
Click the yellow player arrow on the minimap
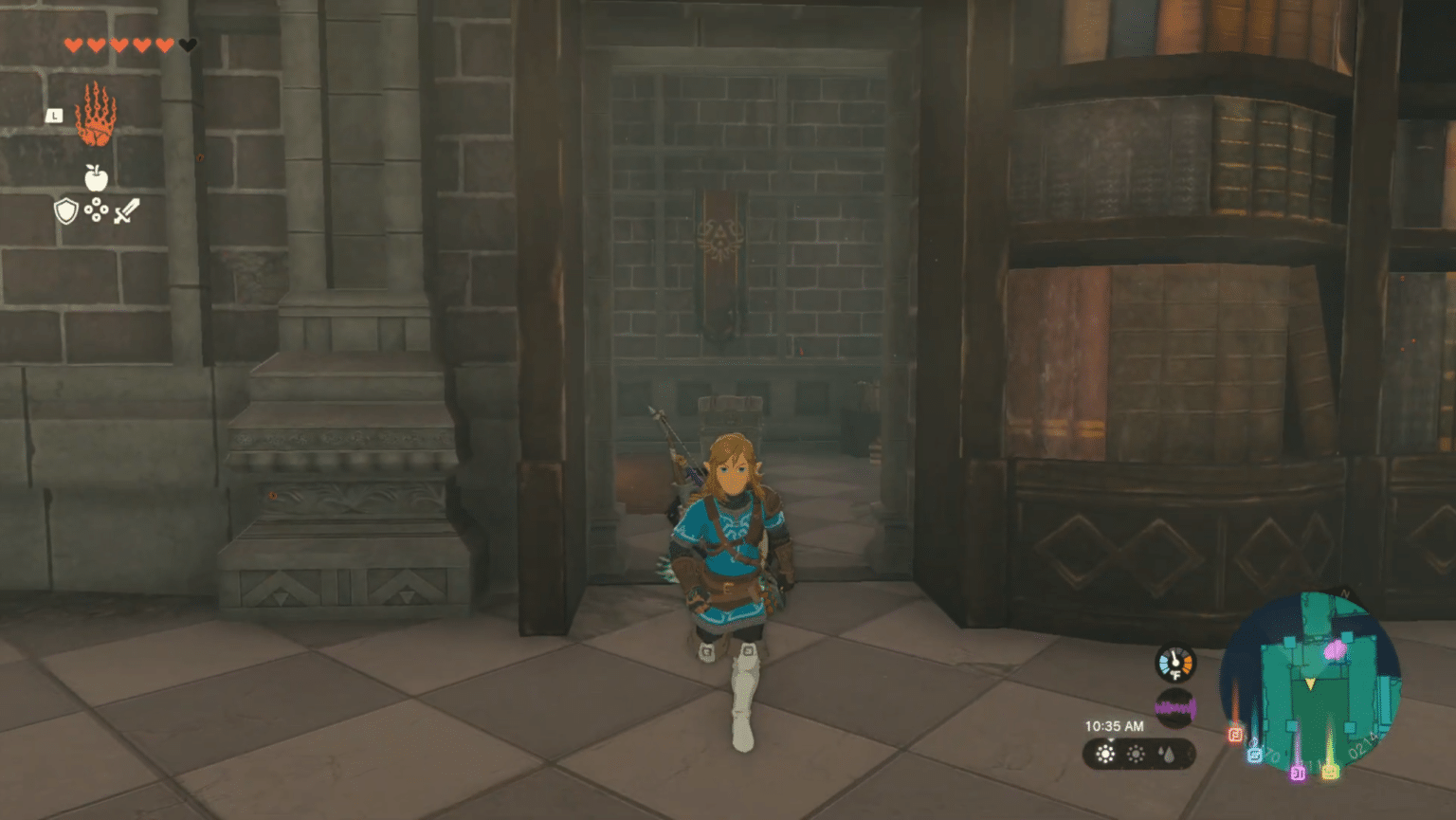(1309, 683)
